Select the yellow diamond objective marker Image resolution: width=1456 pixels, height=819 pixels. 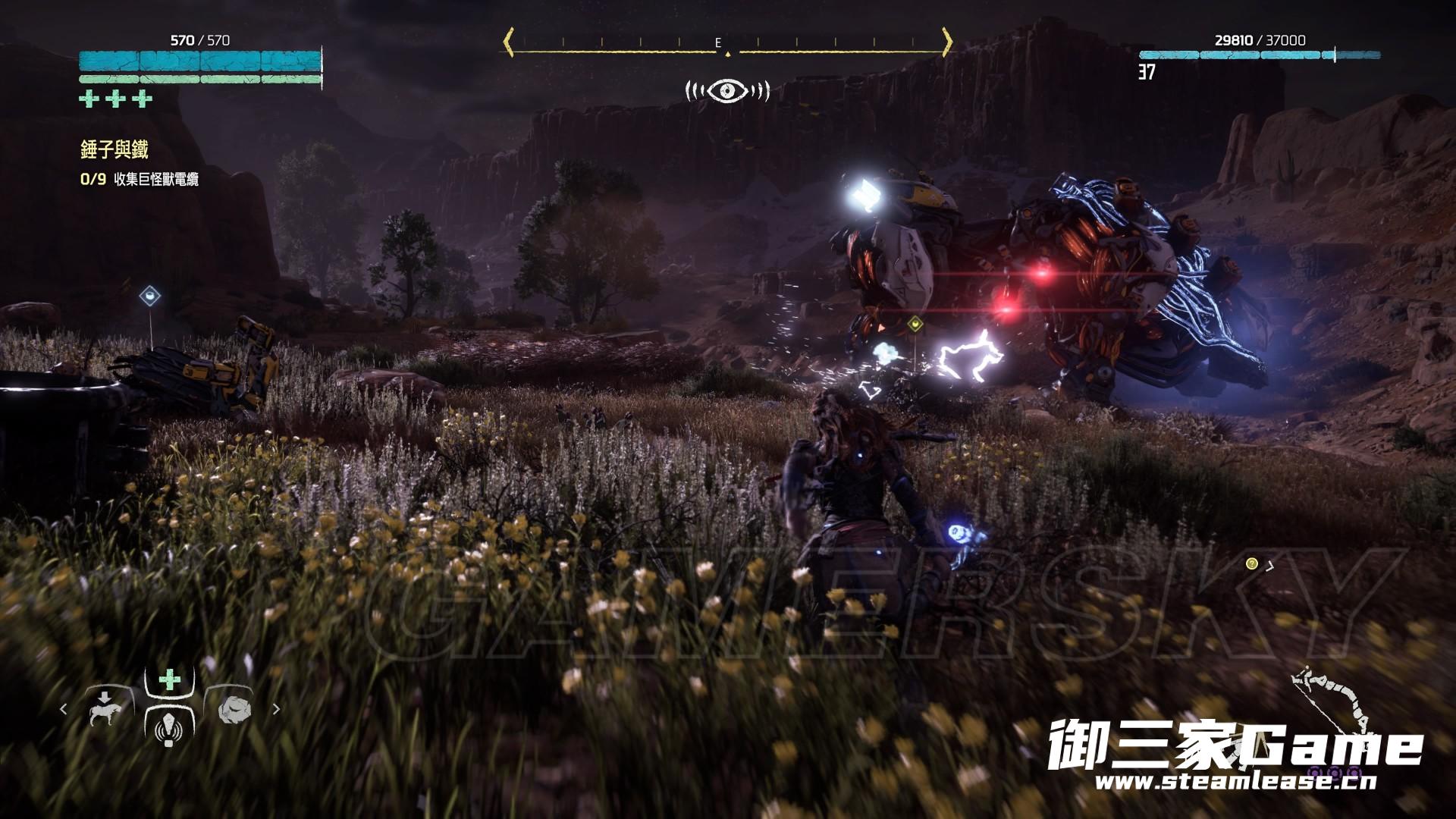click(917, 325)
